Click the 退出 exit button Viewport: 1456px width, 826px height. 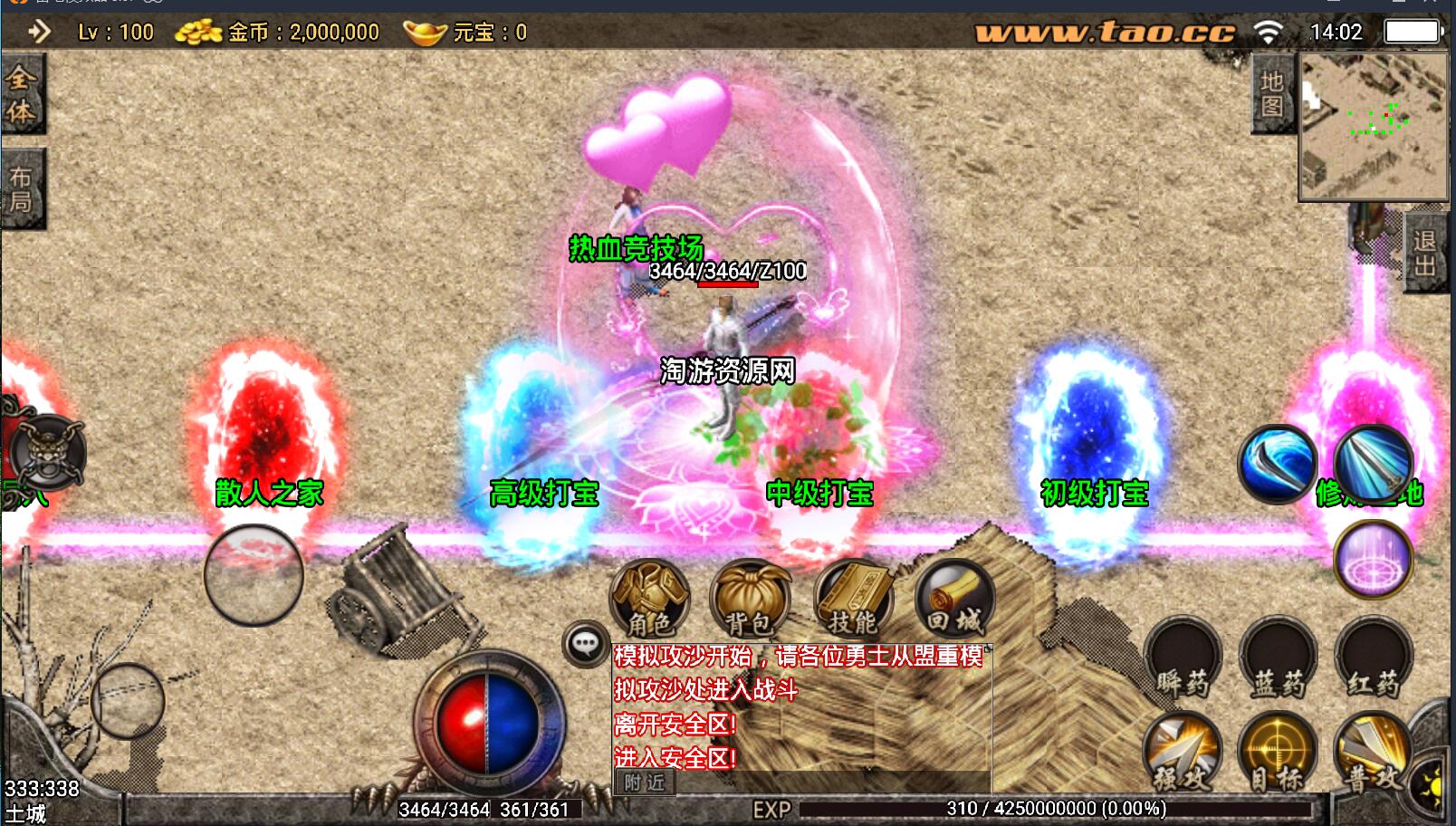(1424, 254)
